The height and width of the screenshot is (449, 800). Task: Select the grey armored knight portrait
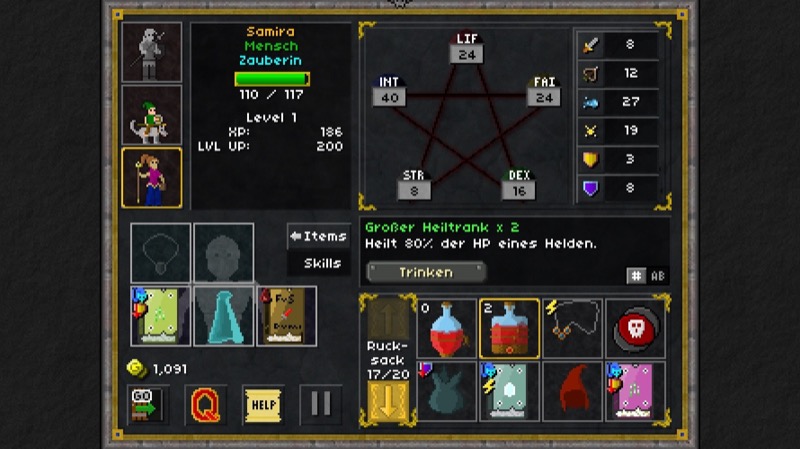tap(152, 51)
